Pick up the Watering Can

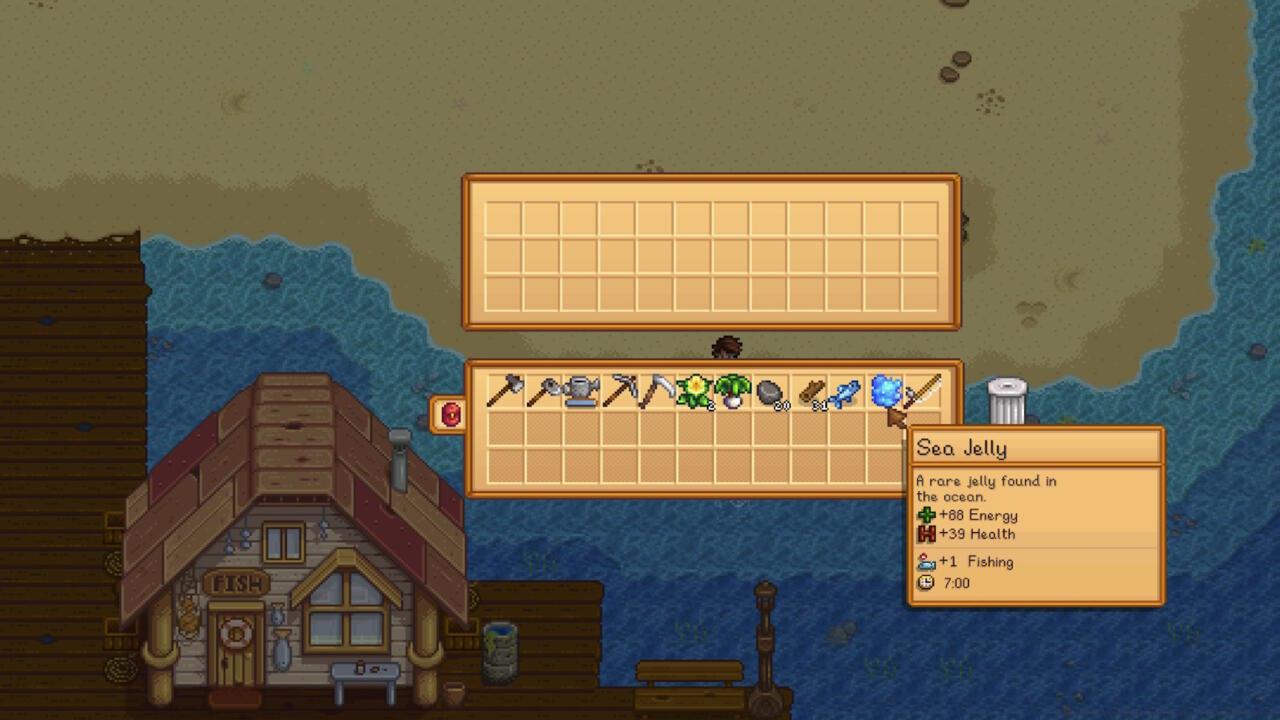(x=581, y=392)
